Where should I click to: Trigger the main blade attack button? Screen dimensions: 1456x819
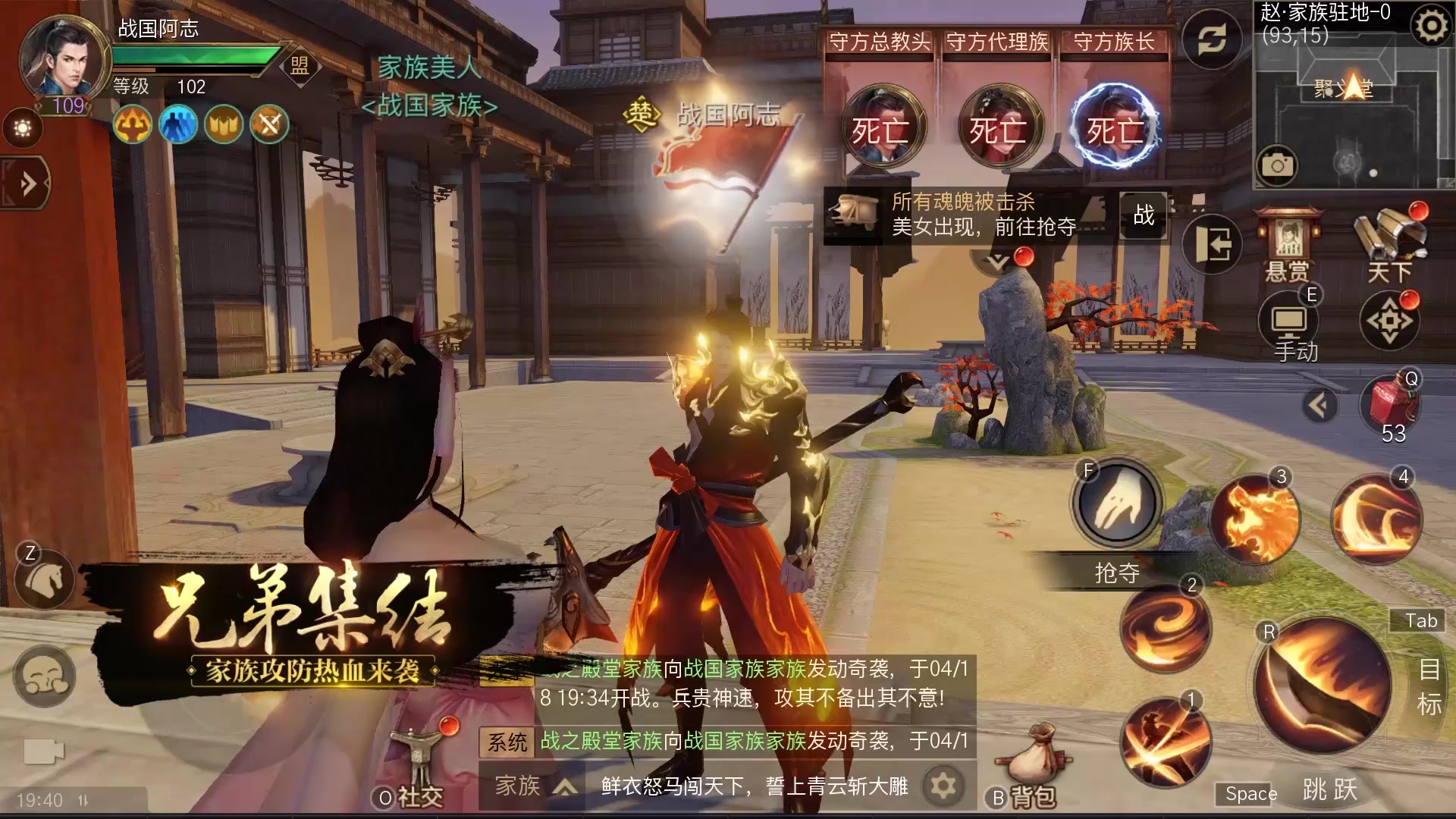tap(1323, 685)
